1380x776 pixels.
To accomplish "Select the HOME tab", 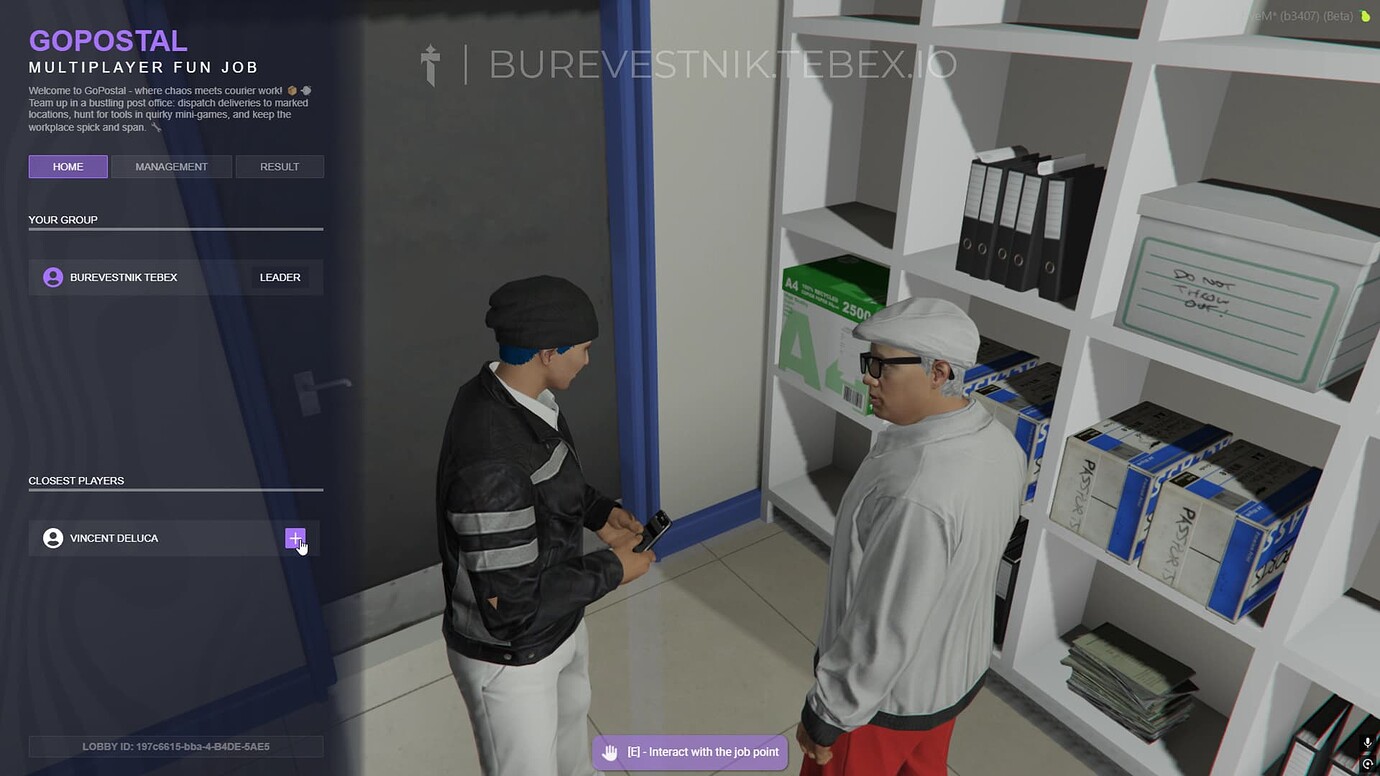I will [x=68, y=166].
